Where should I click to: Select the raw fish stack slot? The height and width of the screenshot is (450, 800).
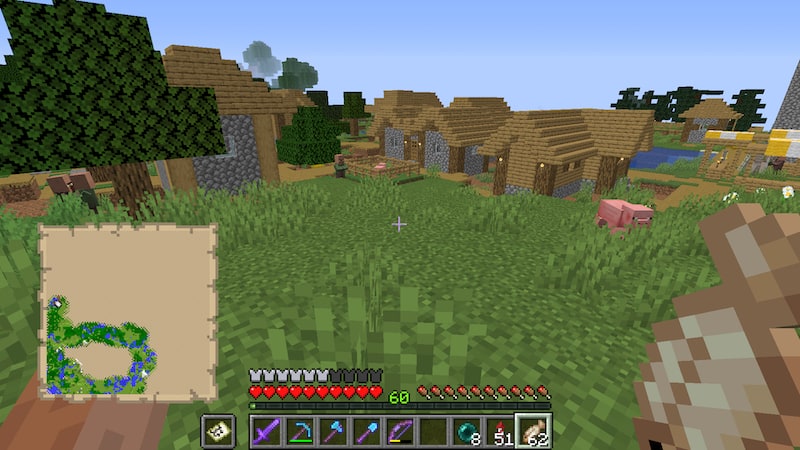click(532, 432)
